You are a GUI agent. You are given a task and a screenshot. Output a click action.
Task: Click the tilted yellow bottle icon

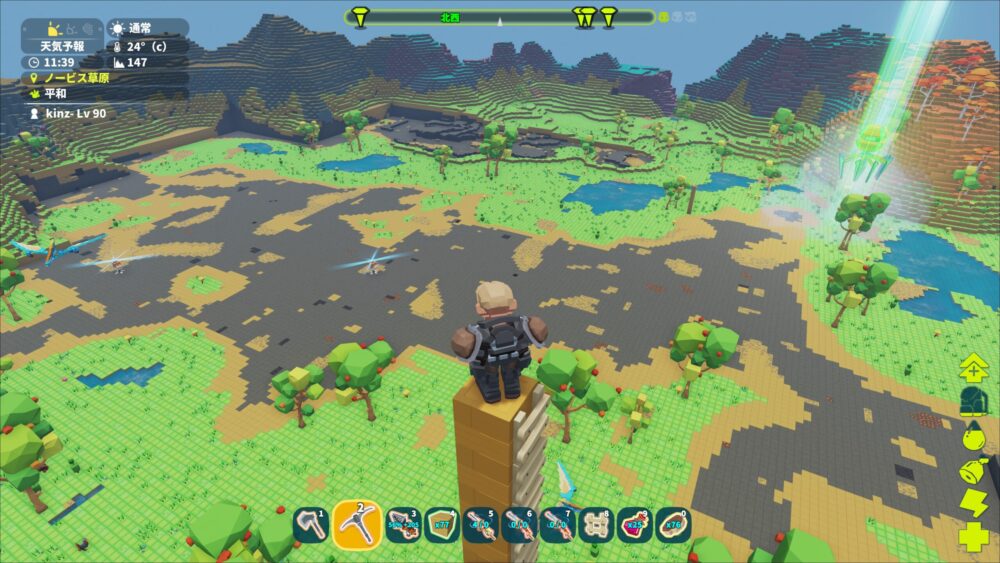click(974, 470)
